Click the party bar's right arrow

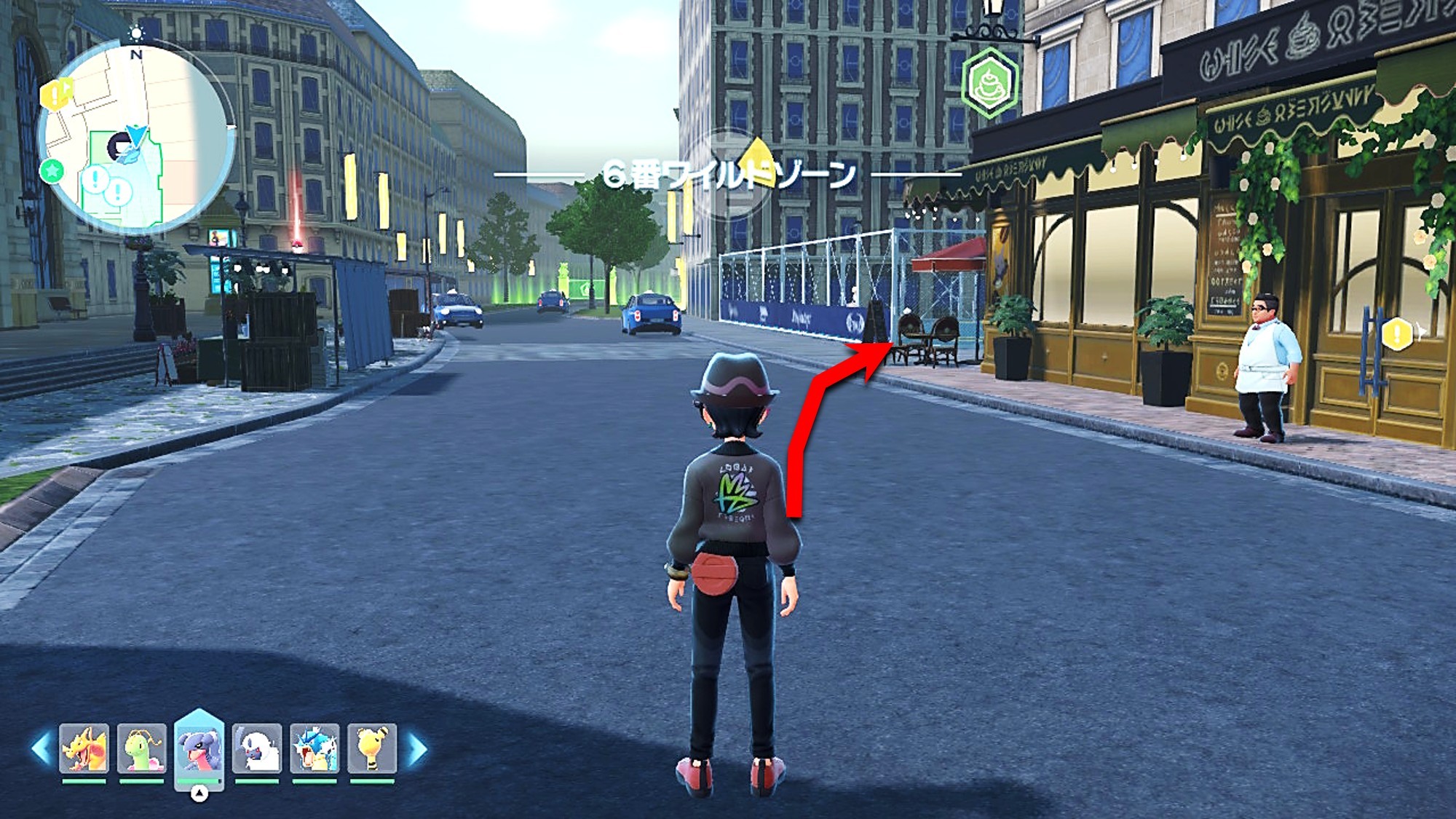pyautogui.click(x=417, y=749)
